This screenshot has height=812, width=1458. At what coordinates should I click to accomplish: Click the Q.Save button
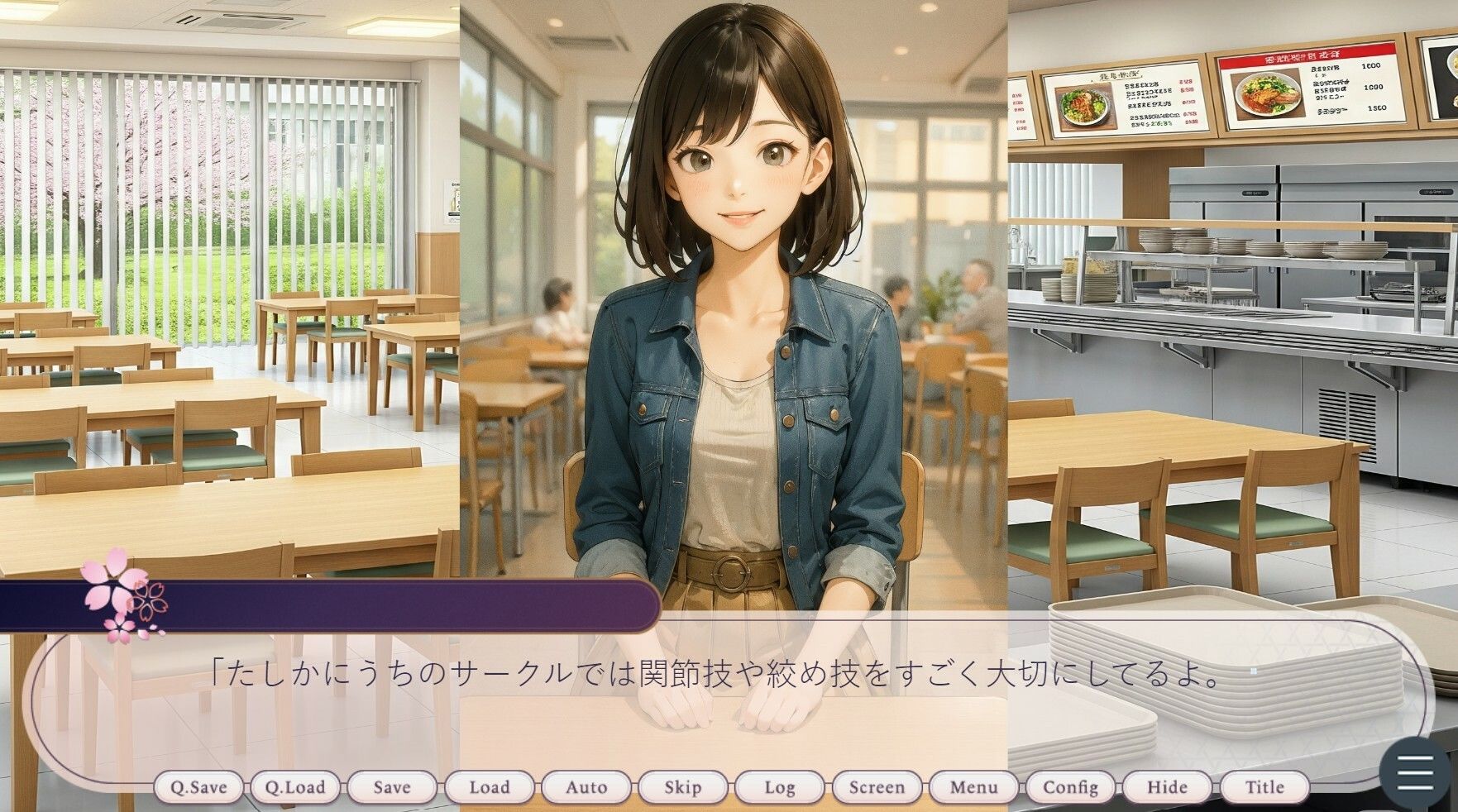tap(198, 787)
